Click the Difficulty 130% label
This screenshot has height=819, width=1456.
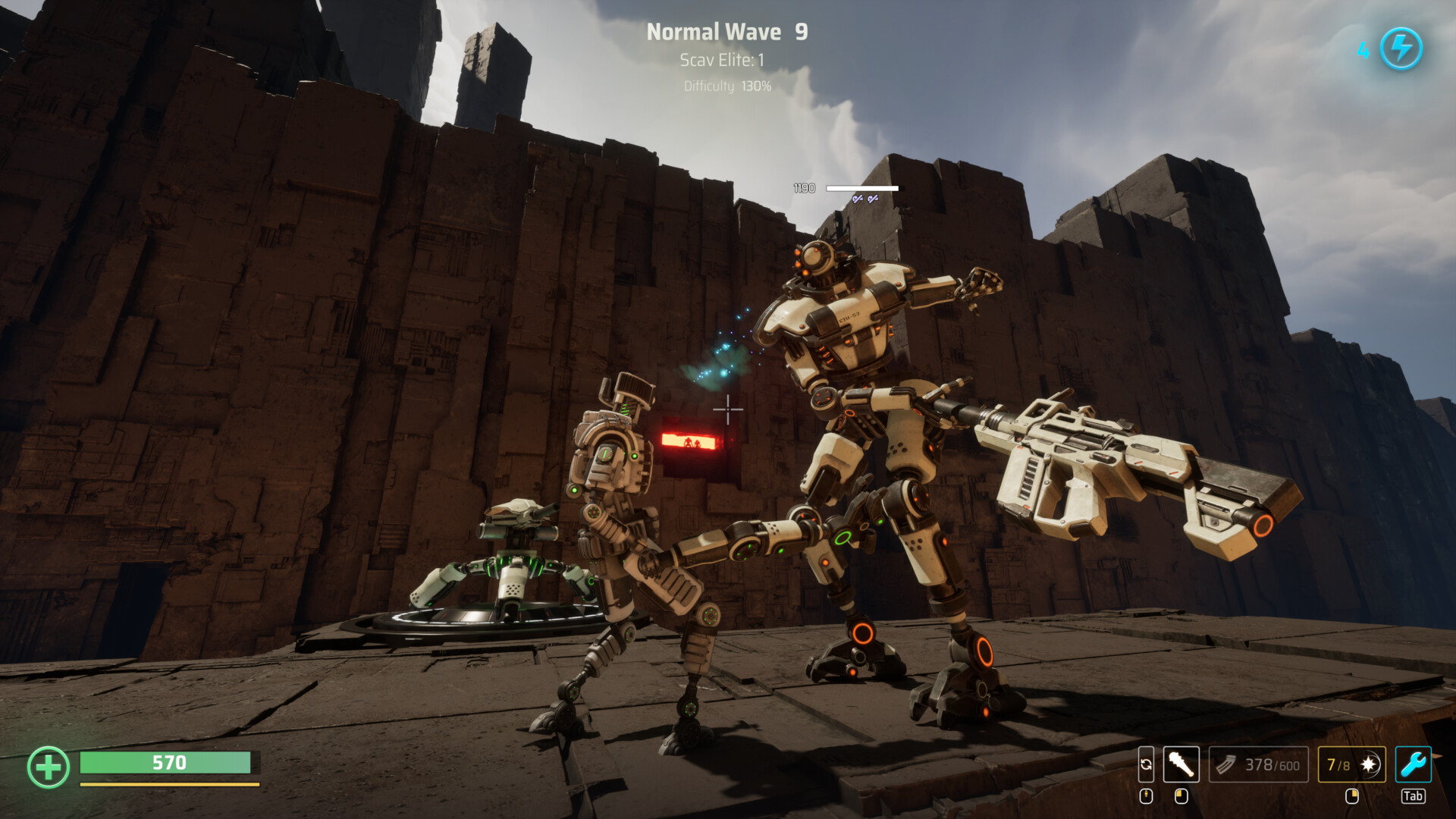coord(725,87)
